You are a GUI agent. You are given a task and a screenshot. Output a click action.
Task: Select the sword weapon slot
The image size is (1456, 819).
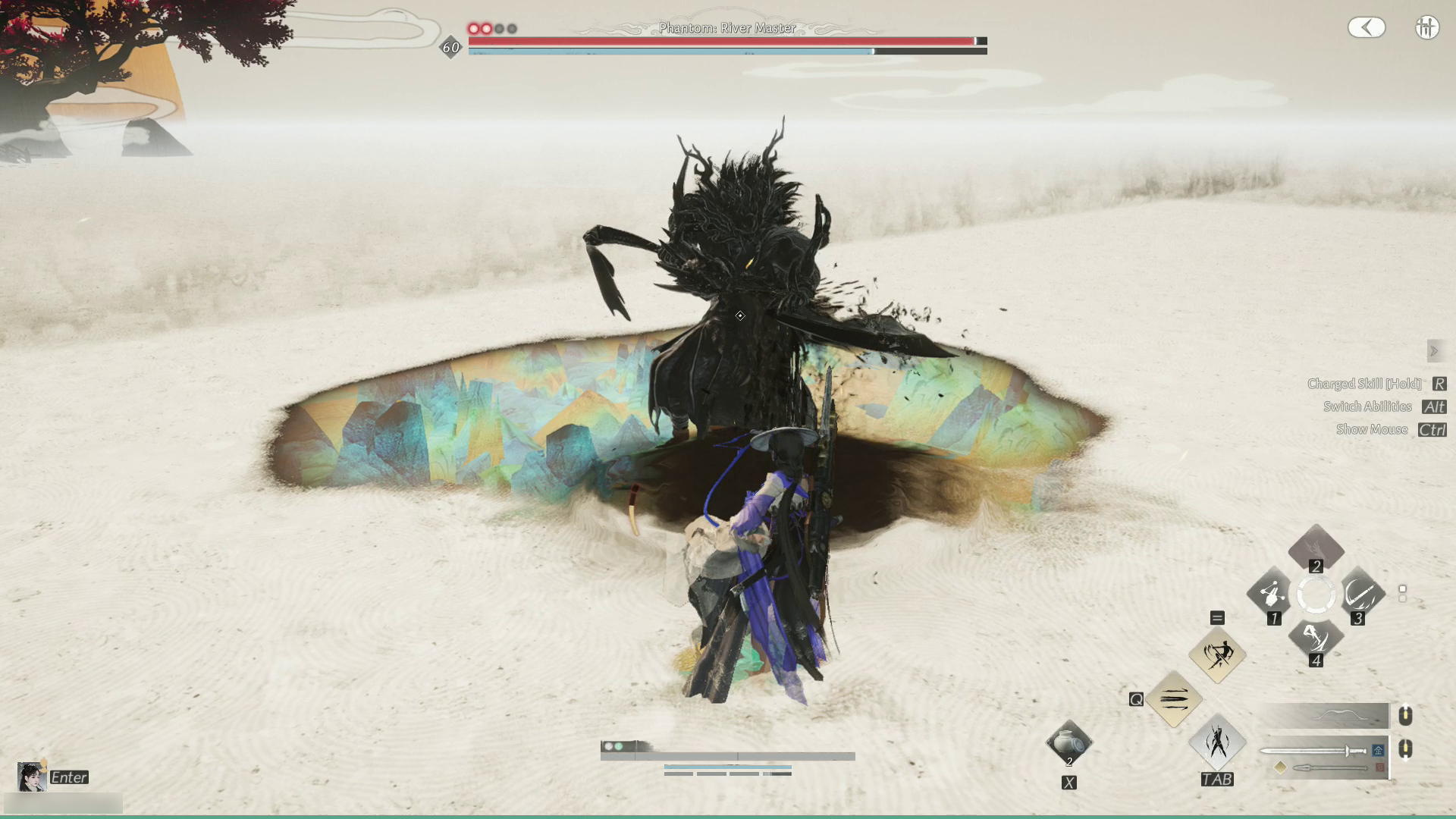[1316, 751]
